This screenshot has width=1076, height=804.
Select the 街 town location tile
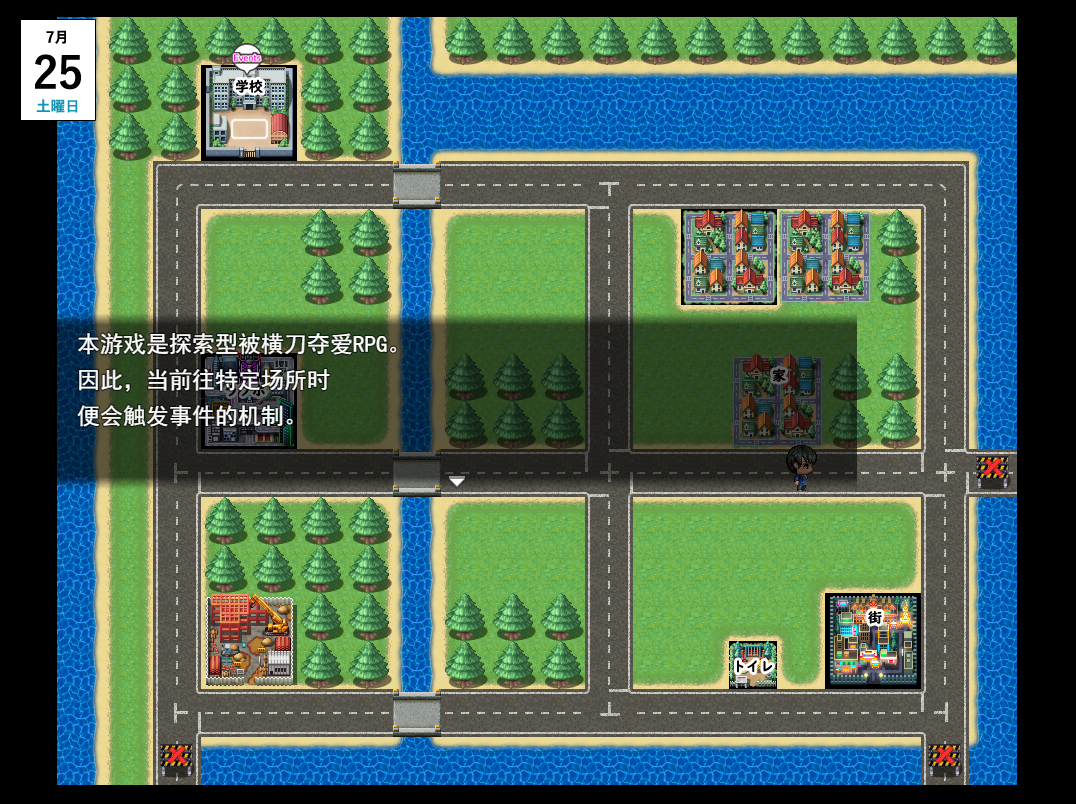coord(873,641)
